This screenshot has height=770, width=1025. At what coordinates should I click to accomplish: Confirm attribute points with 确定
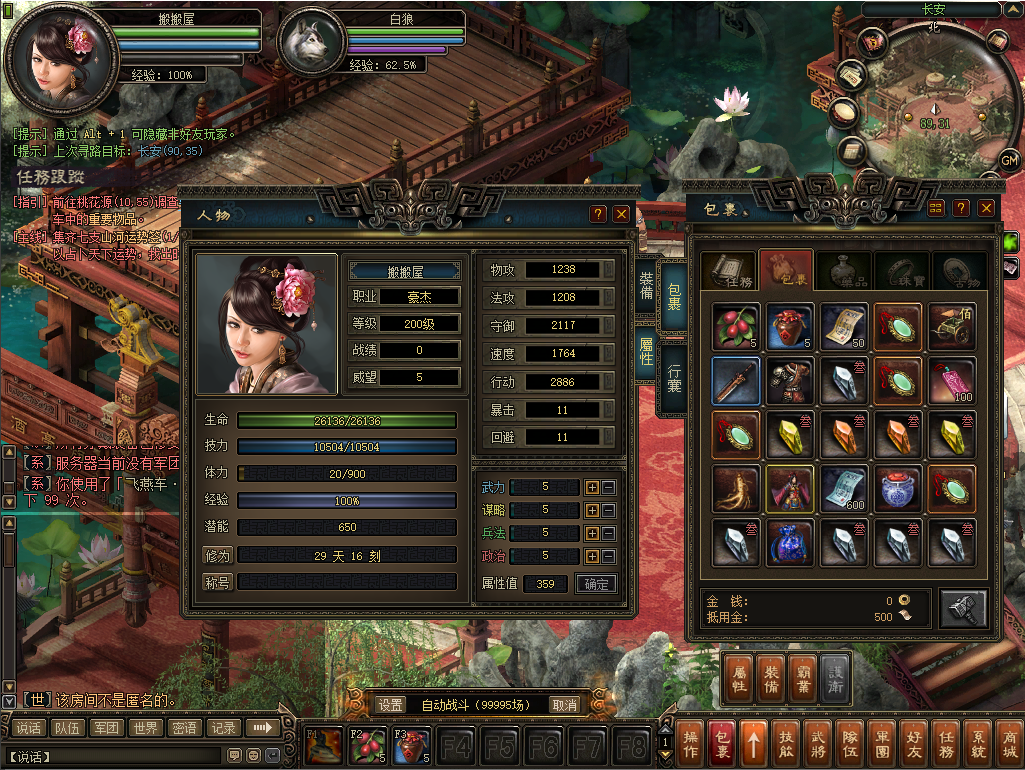(x=596, y=584)
